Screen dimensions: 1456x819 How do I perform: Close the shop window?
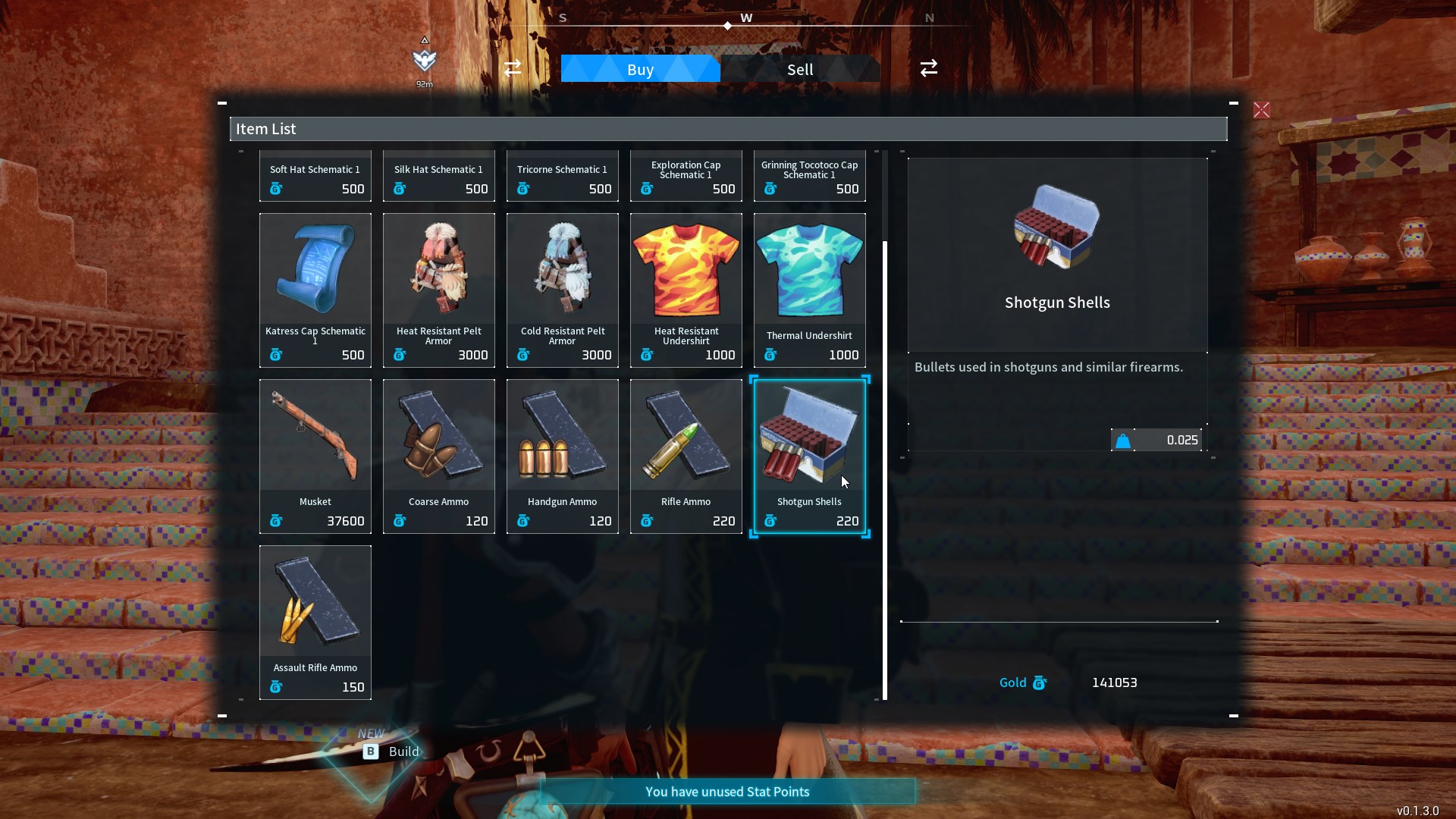1261,111
